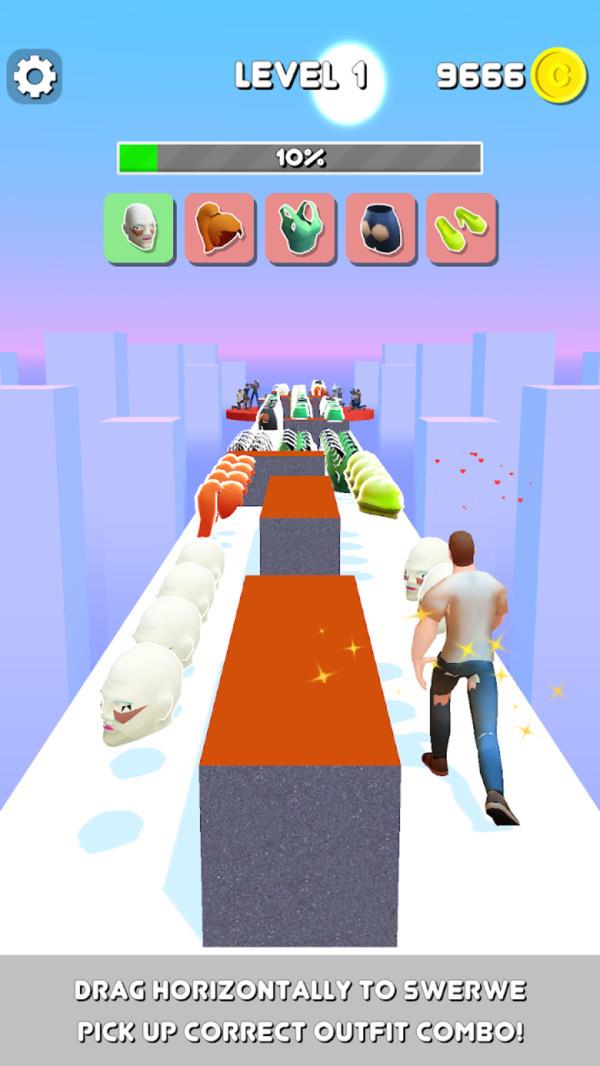Choose the orange hair outfit tile
600x1066 pixels.
coord(219,228)
